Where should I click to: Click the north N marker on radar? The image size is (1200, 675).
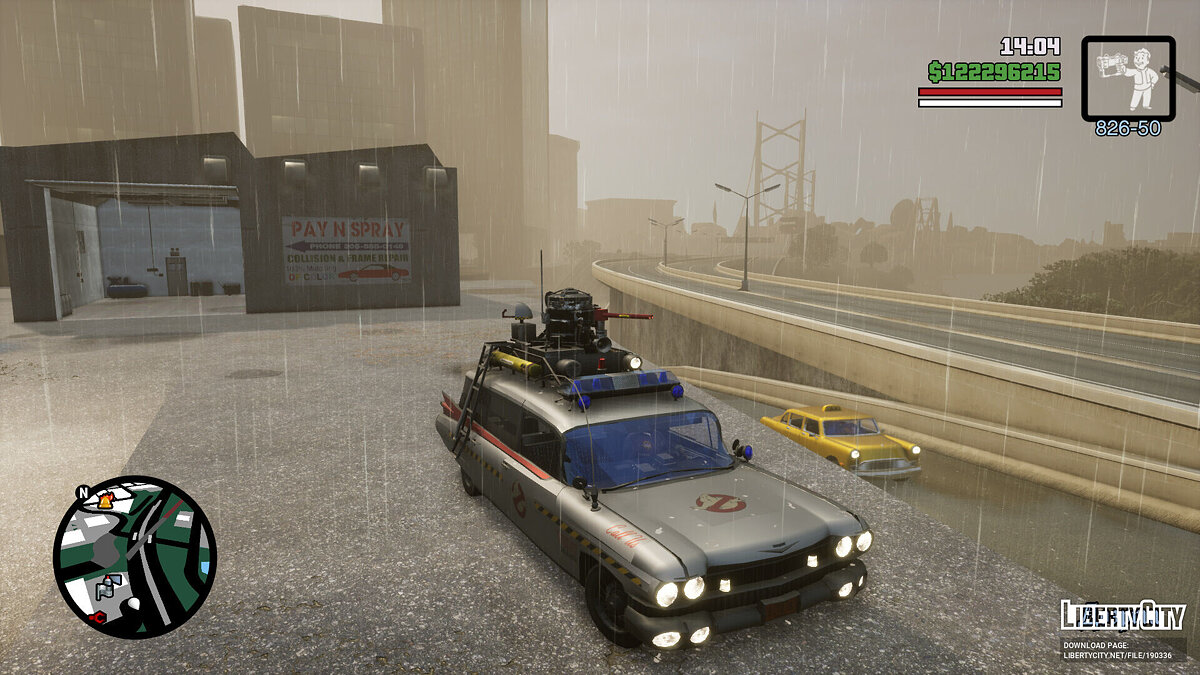coord(83,492)
